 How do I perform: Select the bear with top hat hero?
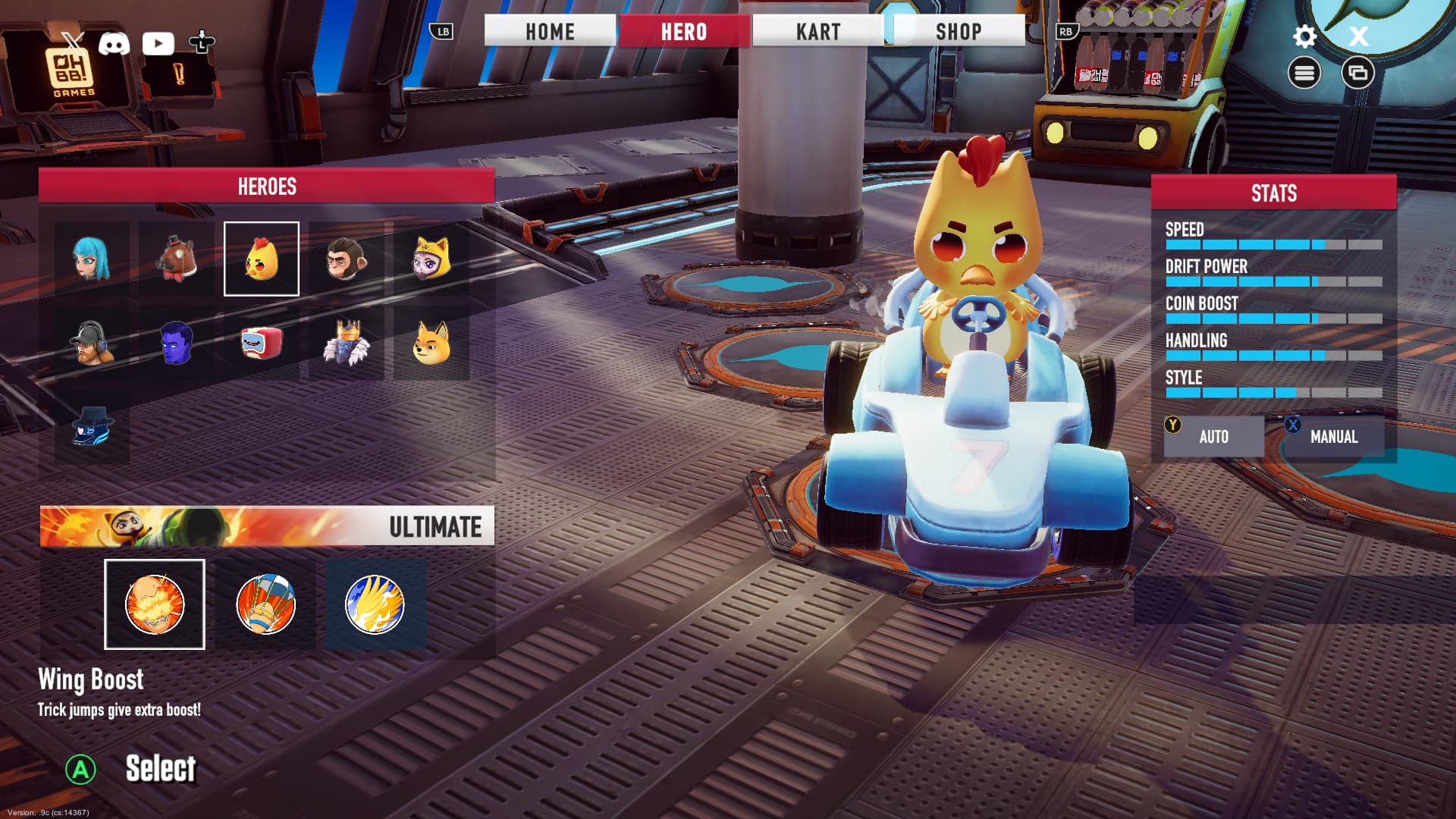coord(177,259)
